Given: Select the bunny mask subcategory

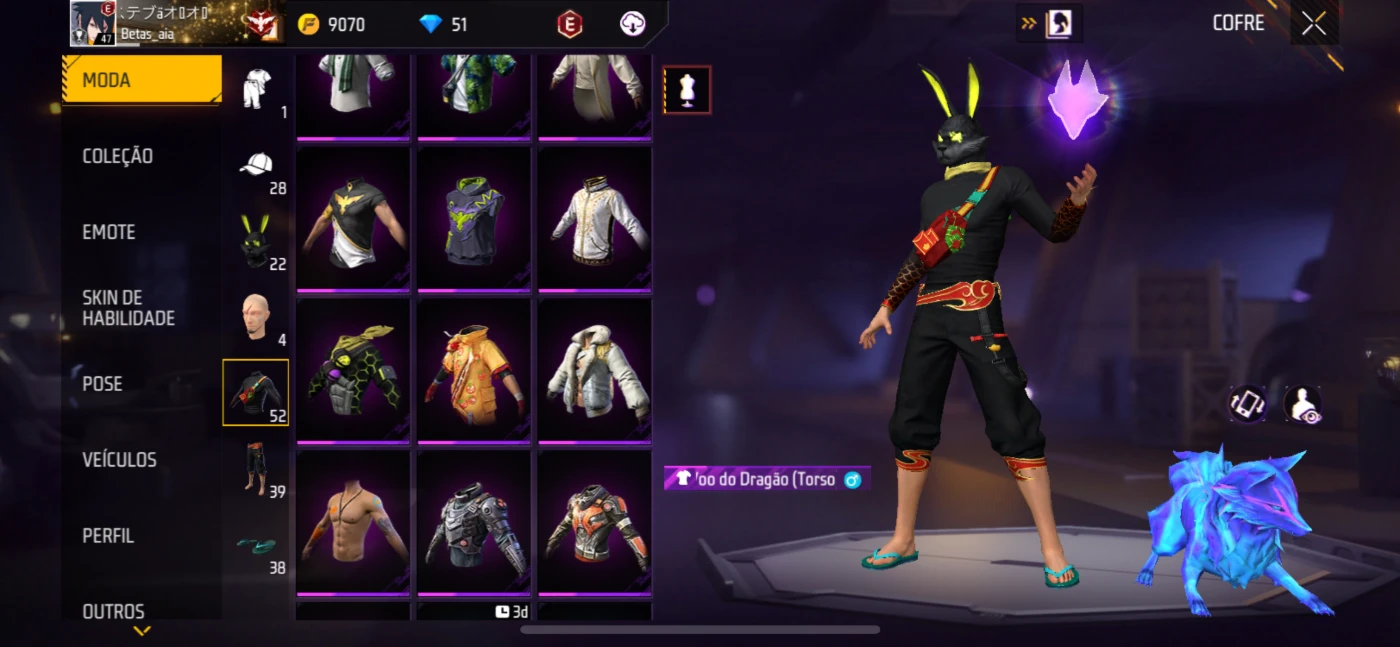Looking at the screenshot, I should (256, 241).
